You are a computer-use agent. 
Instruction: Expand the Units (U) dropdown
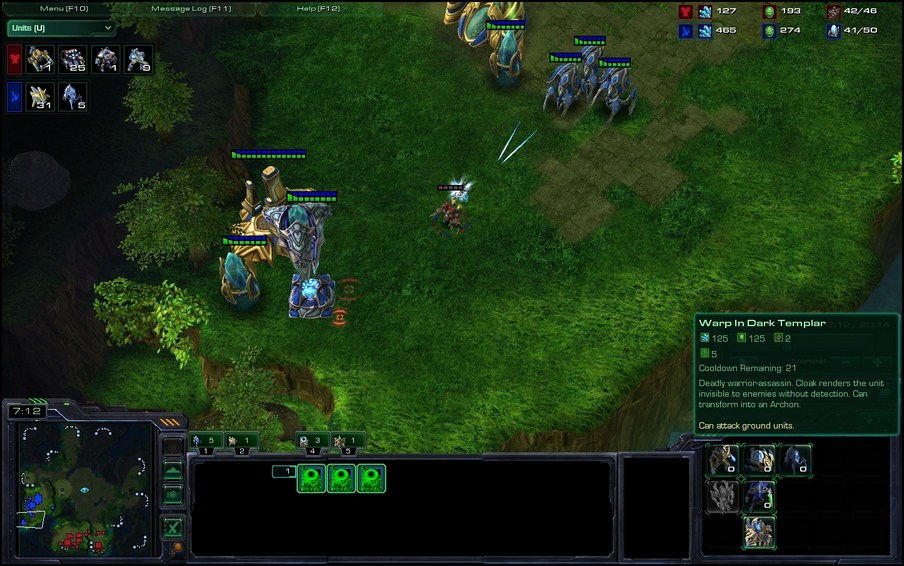pos(61,28)
